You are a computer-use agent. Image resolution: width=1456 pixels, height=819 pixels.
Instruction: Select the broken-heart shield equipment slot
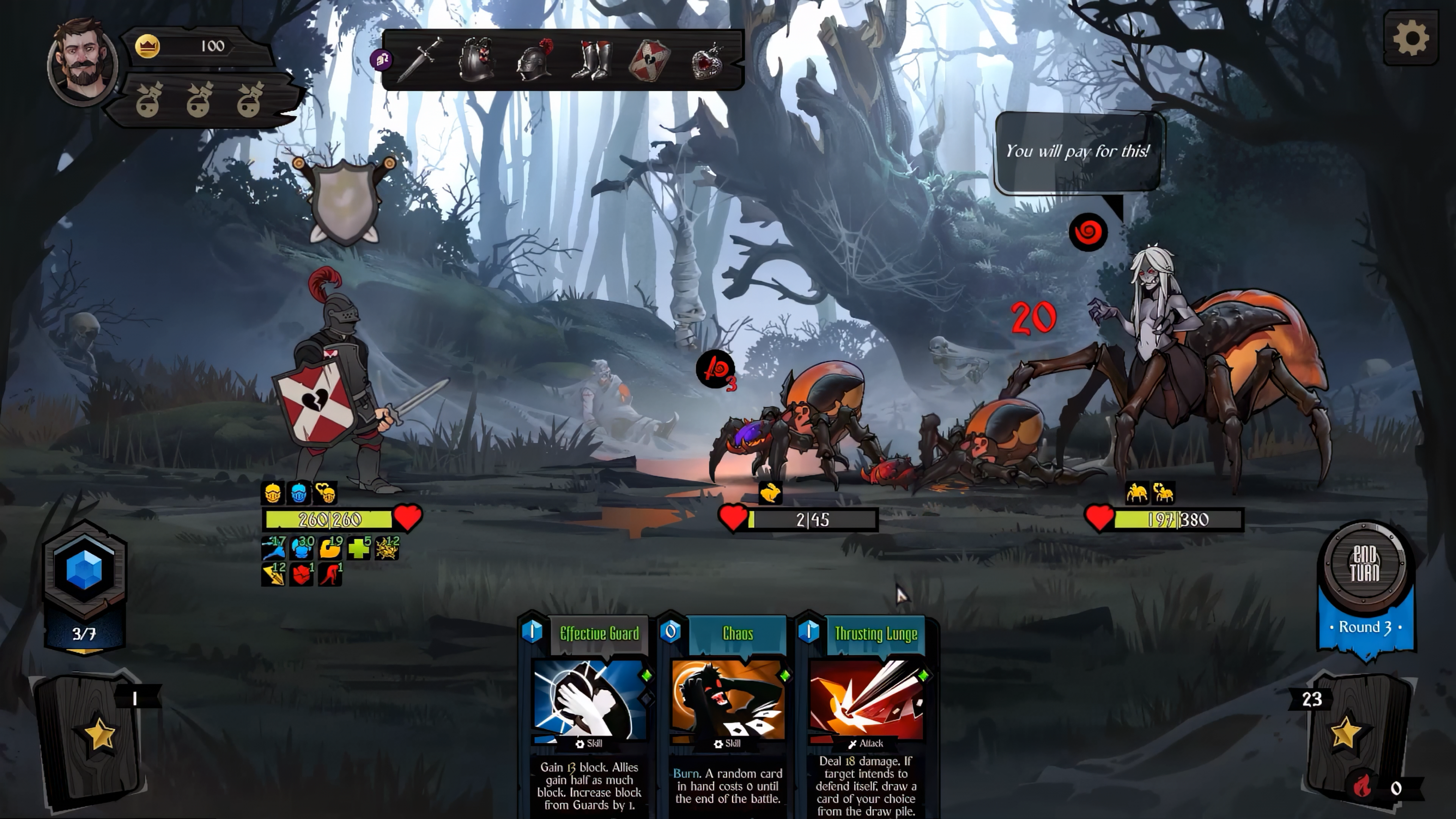pyautogui.click(x=649, y=60)
